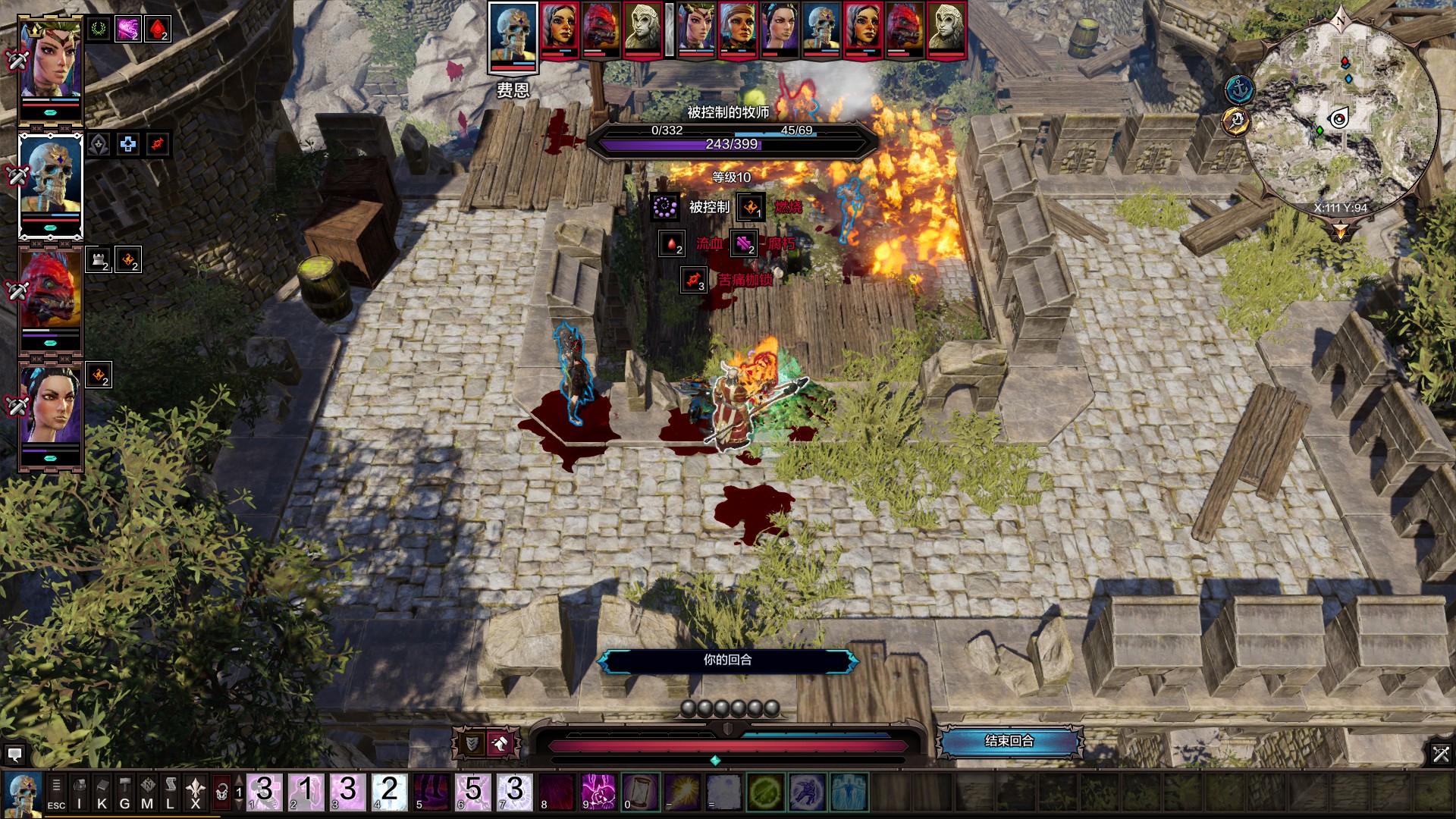This screenshot has width=1456, height=819.
Task: Open the chat log speech bubble
Action: [x=14, y=755]
